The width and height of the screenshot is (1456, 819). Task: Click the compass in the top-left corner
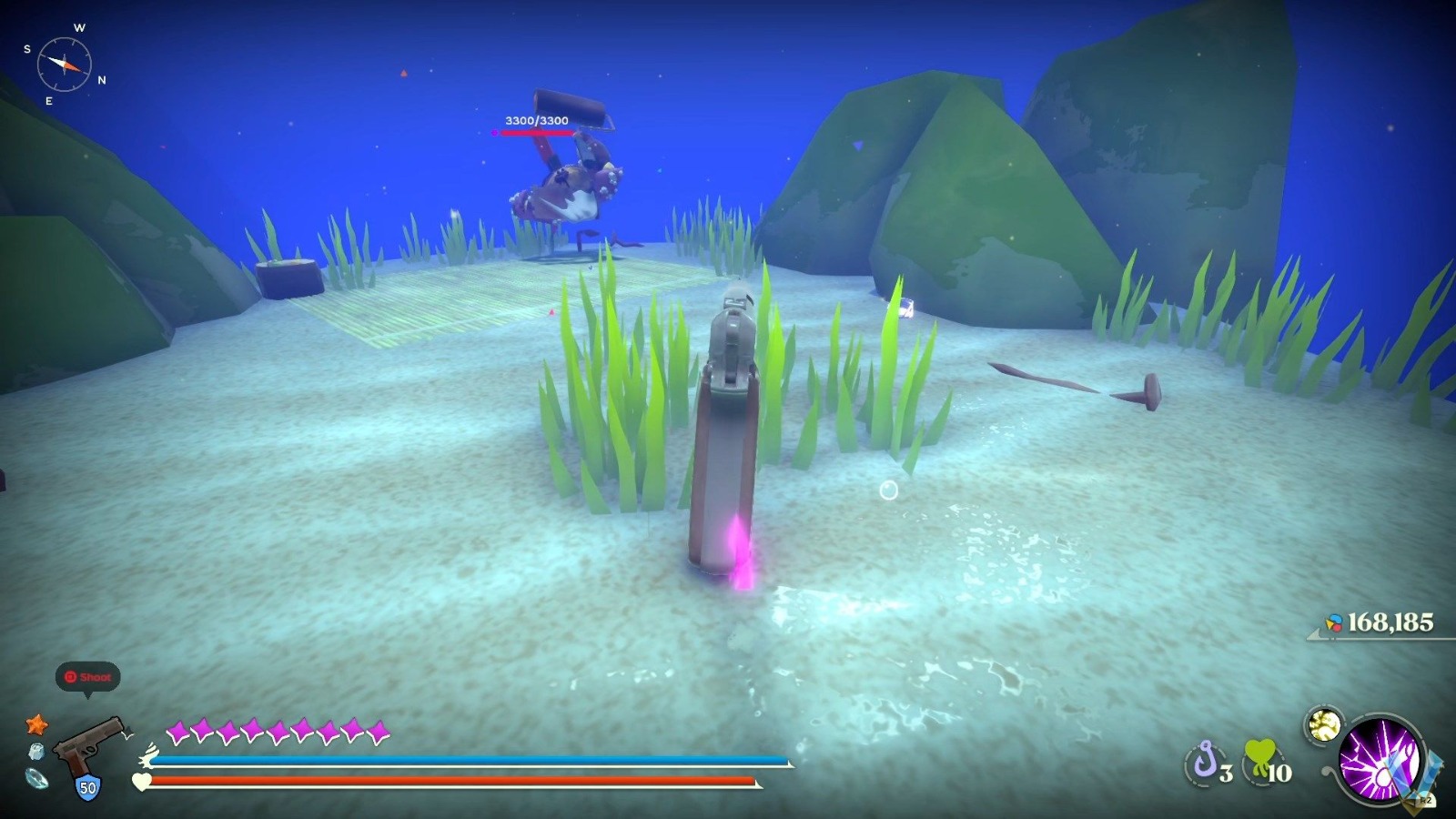[64, 66]
